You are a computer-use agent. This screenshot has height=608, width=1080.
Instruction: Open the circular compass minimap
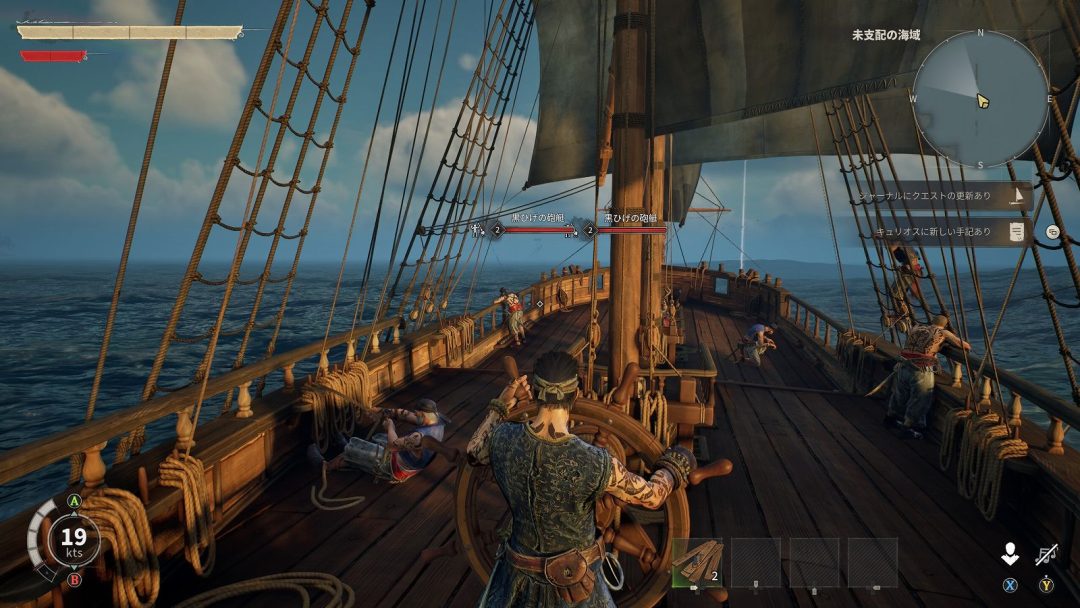pyautogui.click(x=979, y=98)
